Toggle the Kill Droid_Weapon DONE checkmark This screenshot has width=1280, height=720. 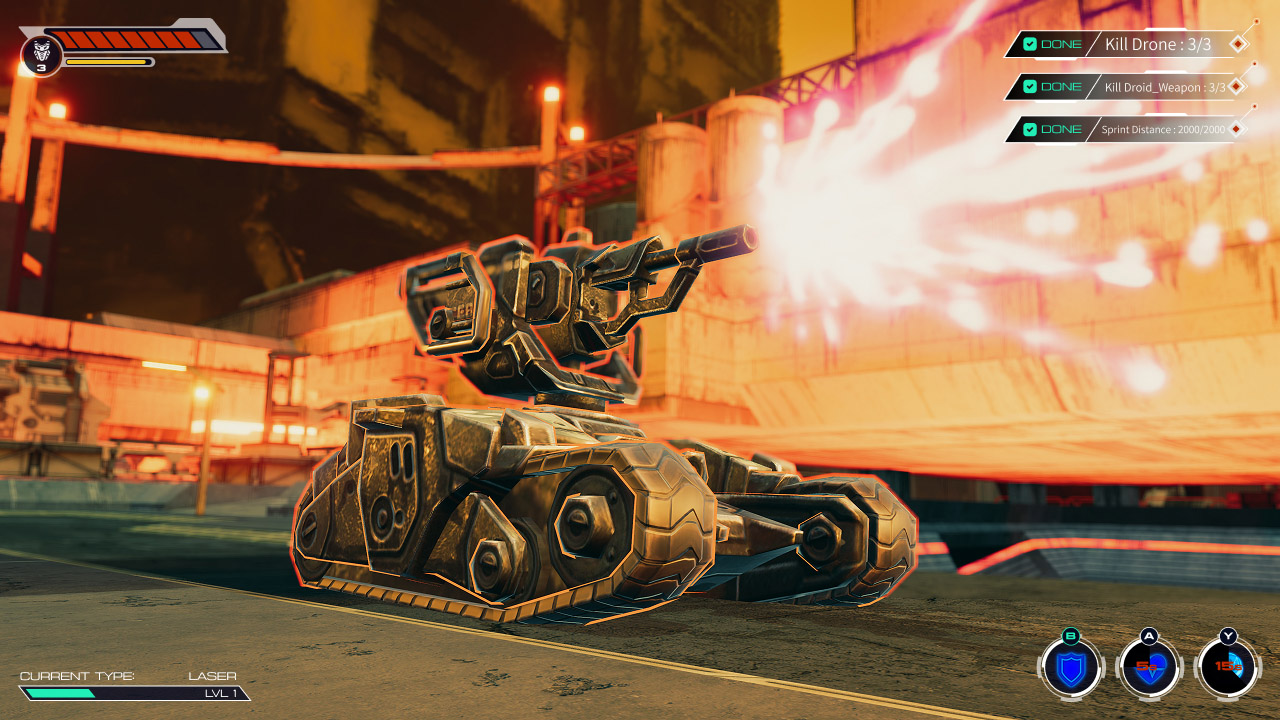pyautogui.click(x=1030, y=86)
